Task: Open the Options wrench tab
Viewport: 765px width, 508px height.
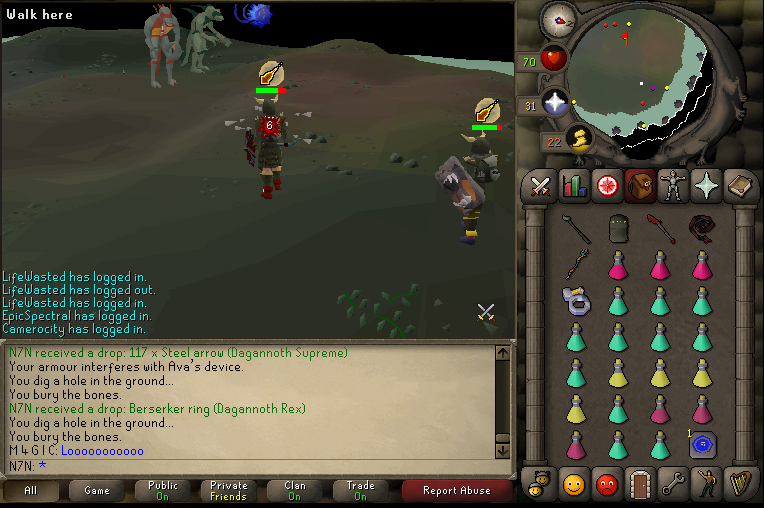Action: point(673,484)
